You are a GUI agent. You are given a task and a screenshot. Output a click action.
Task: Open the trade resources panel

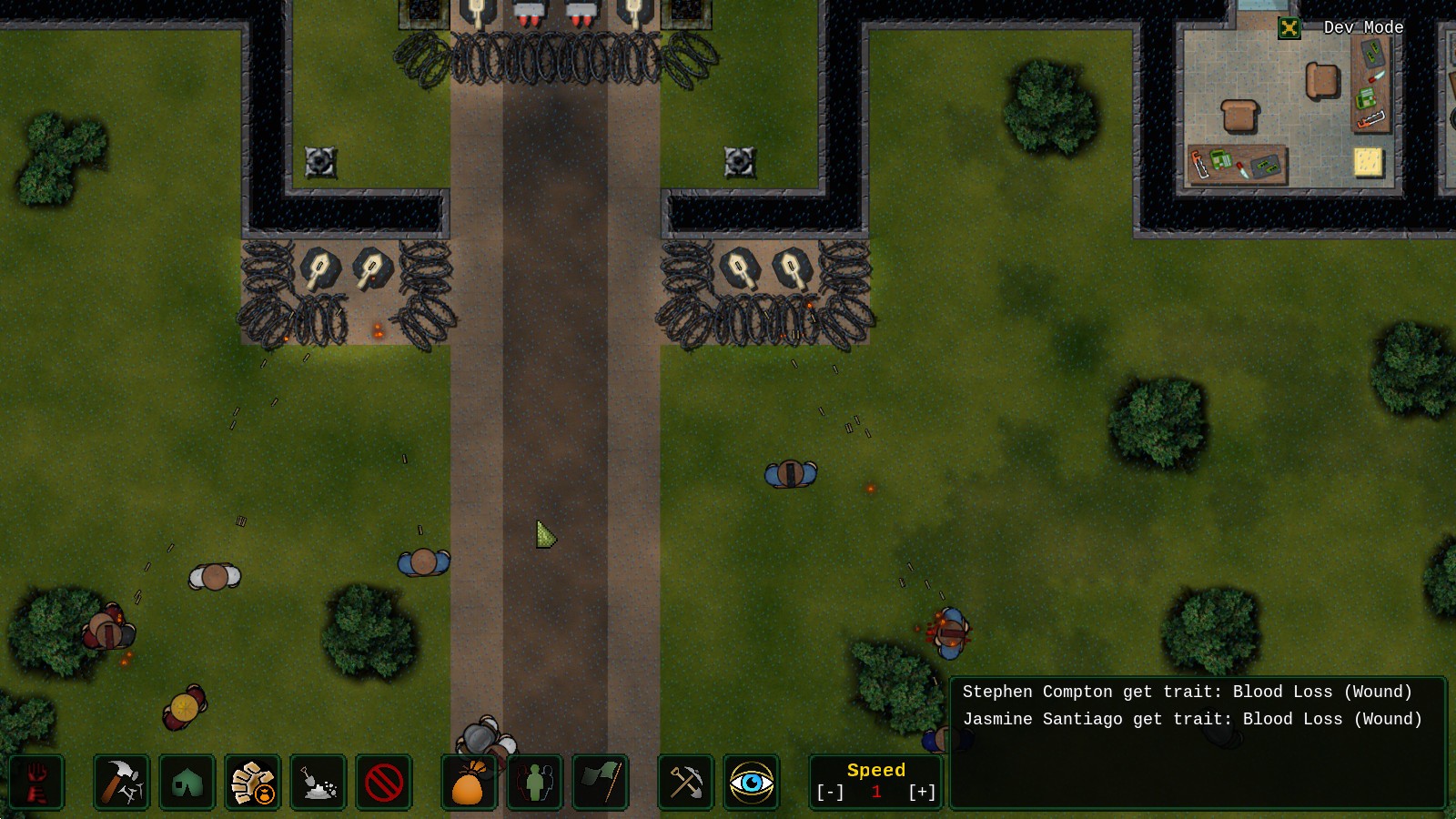click(252, 781)
